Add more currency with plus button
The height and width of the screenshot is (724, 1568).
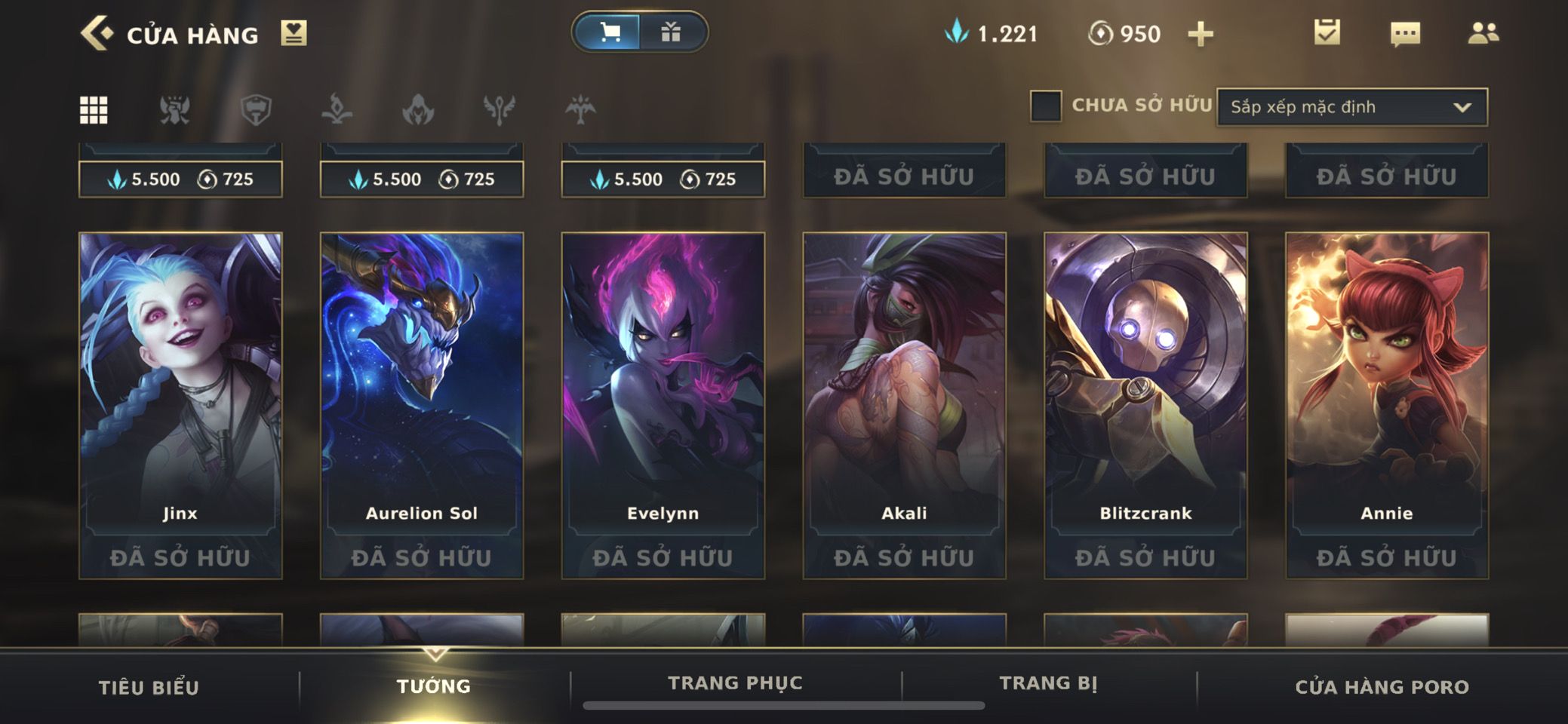[x=1200, y=34]
